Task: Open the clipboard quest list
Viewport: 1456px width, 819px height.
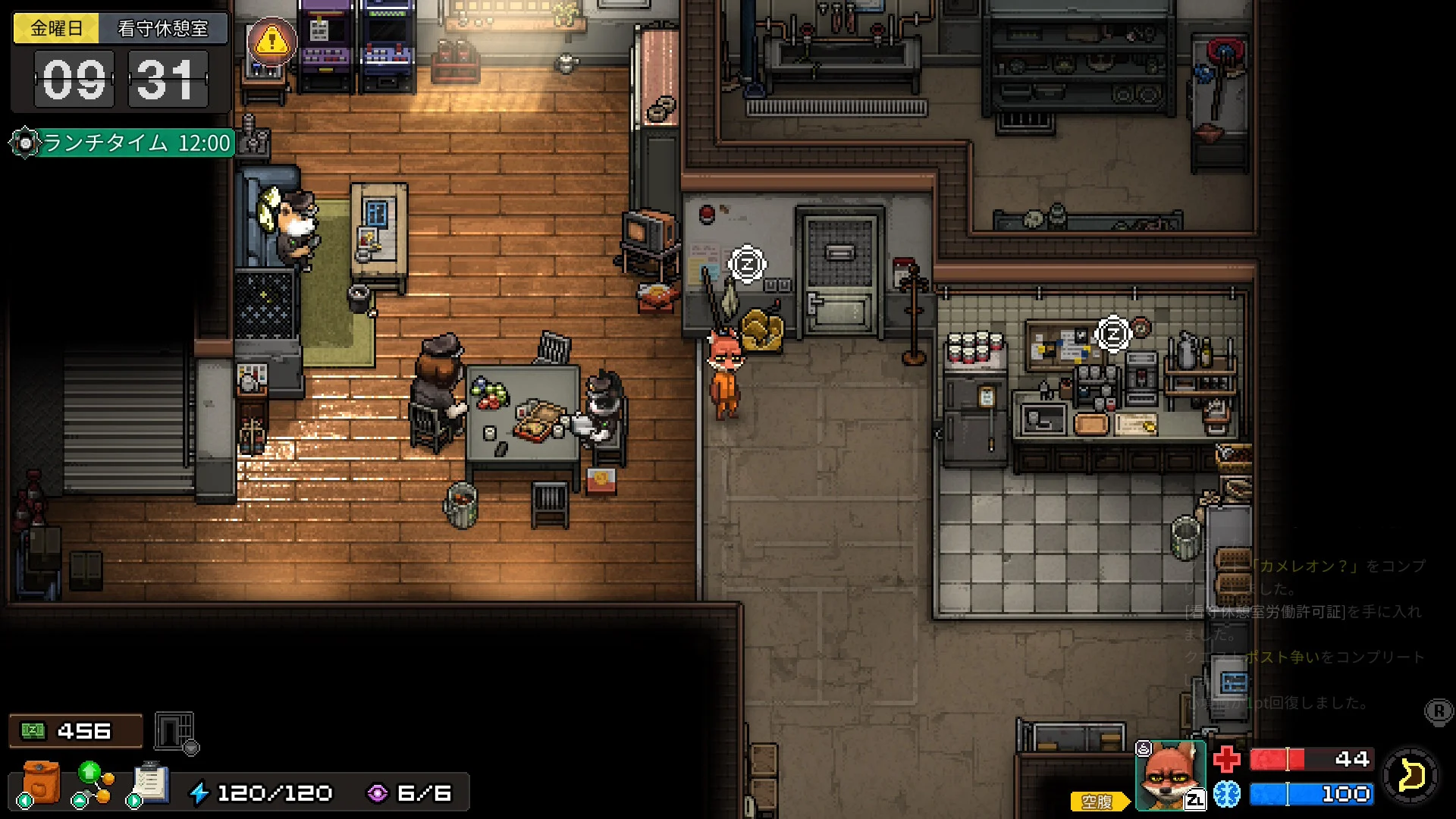Action: (150, 783)
